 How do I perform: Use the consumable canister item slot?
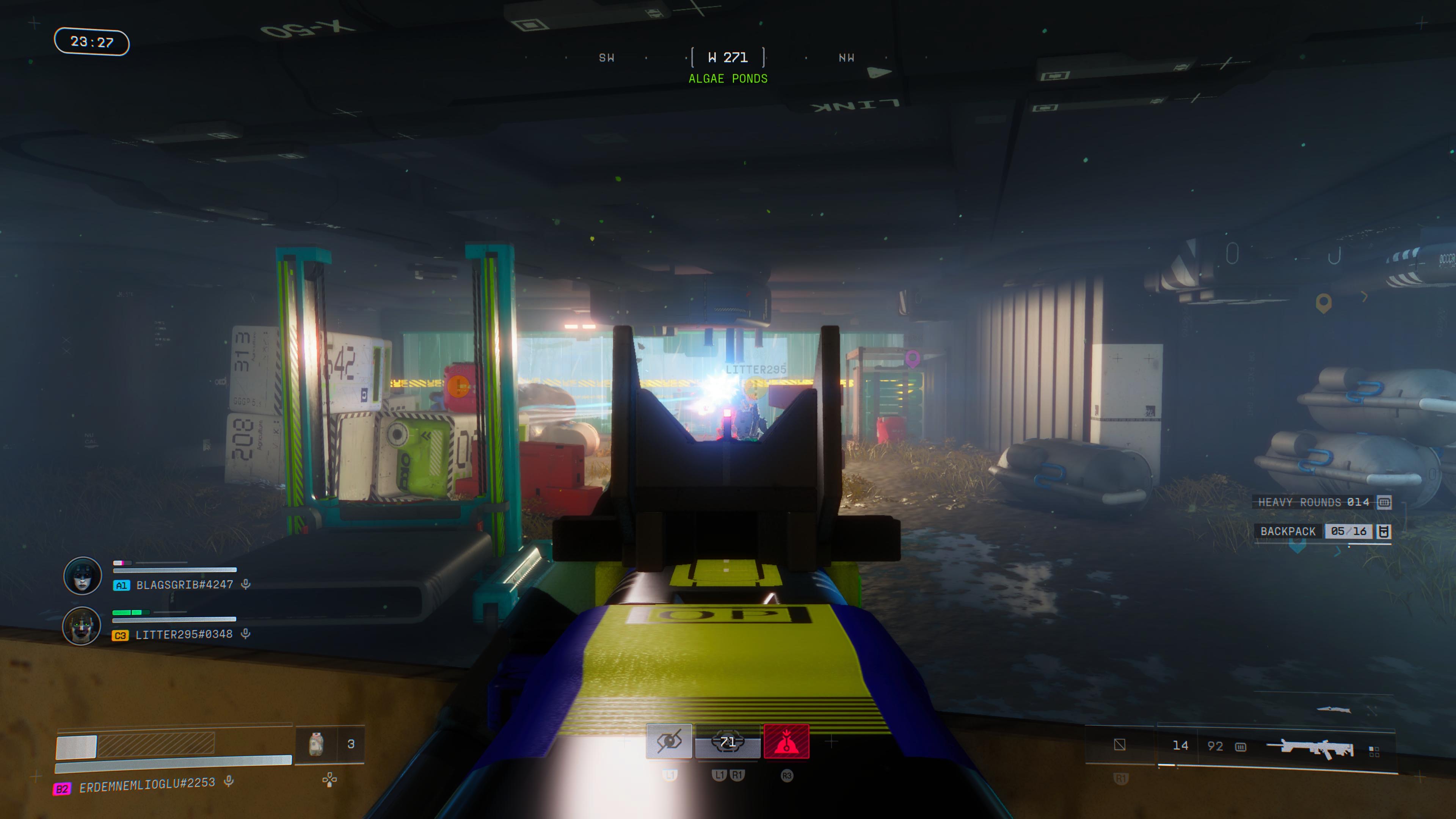point(317,744)
